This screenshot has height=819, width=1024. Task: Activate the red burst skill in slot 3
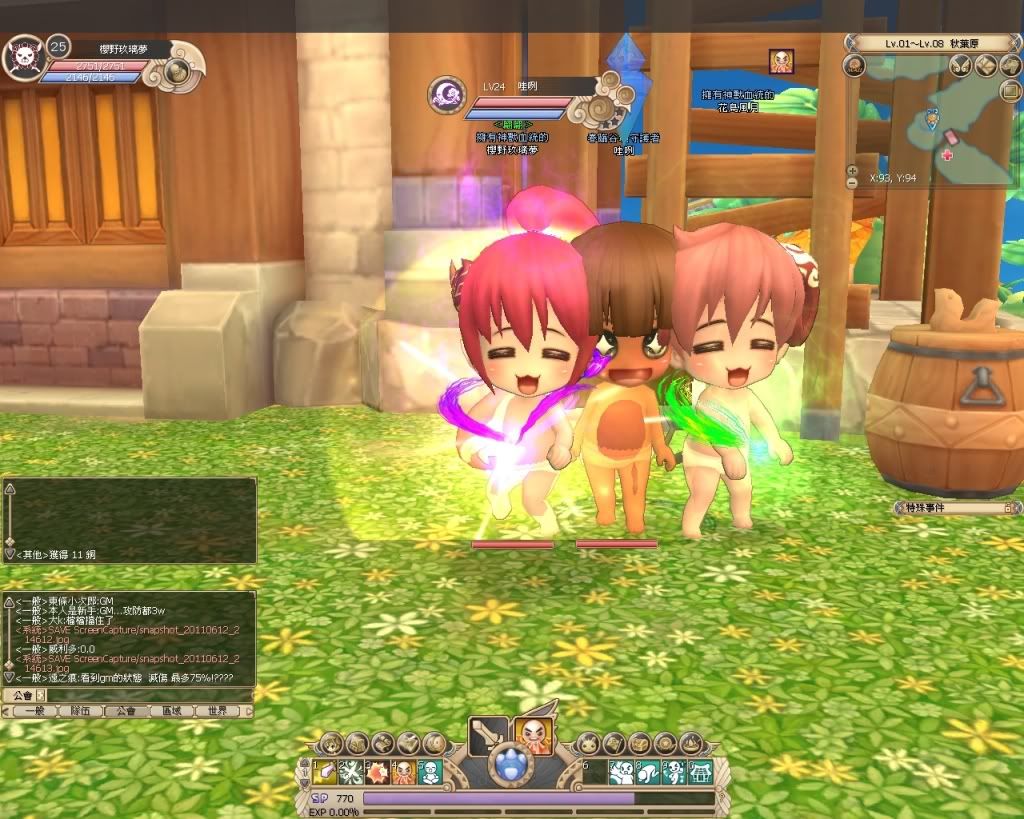click(378, 772)
